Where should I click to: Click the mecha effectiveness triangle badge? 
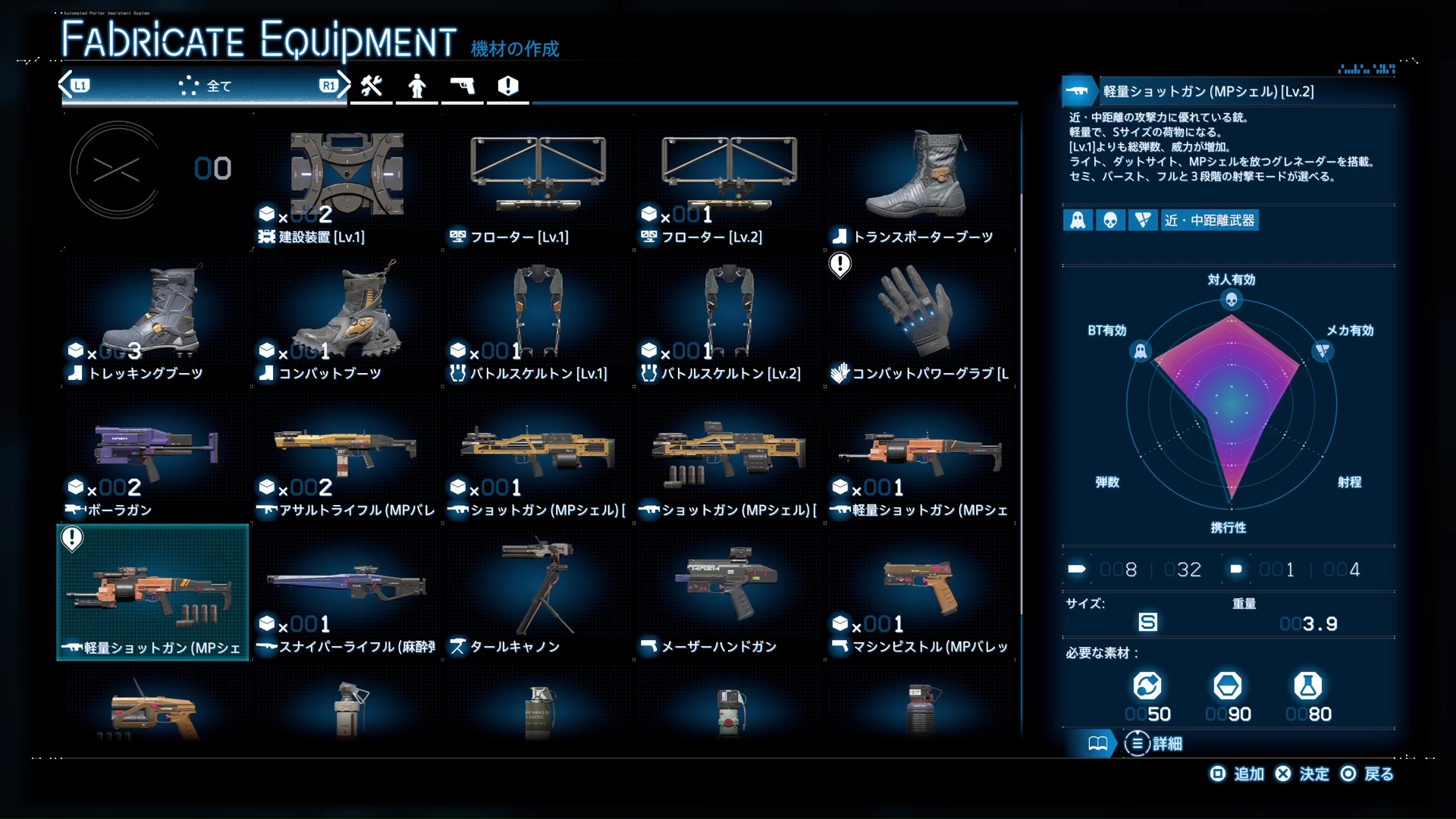[x=1143, y=220]
